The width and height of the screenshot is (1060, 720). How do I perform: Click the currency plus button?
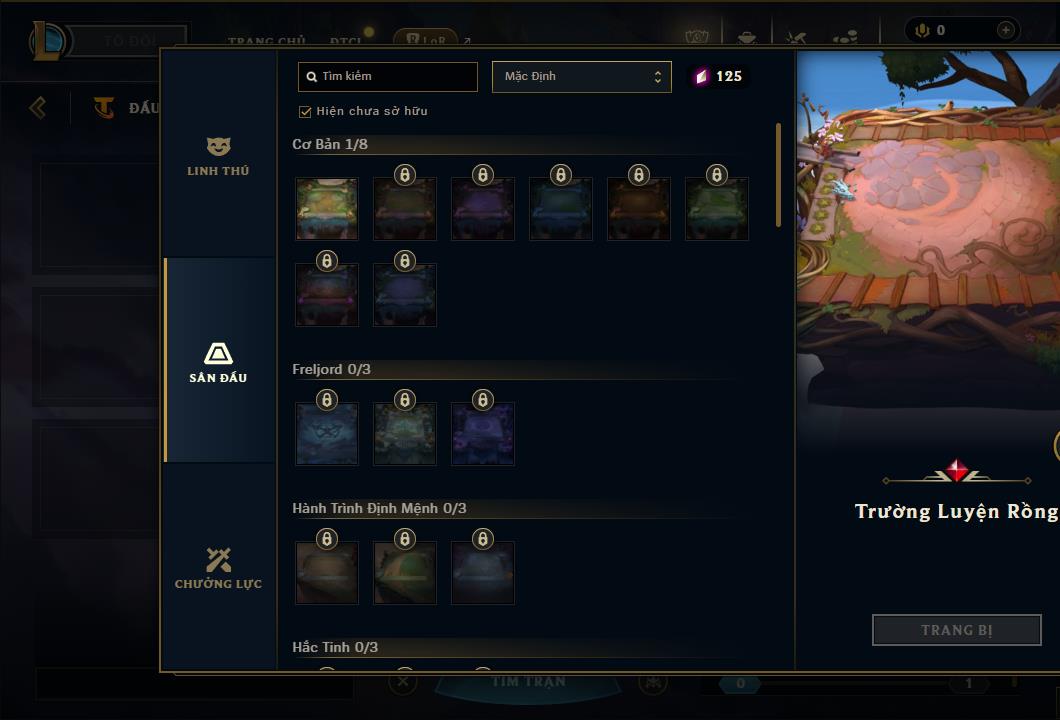(1005, 30)
